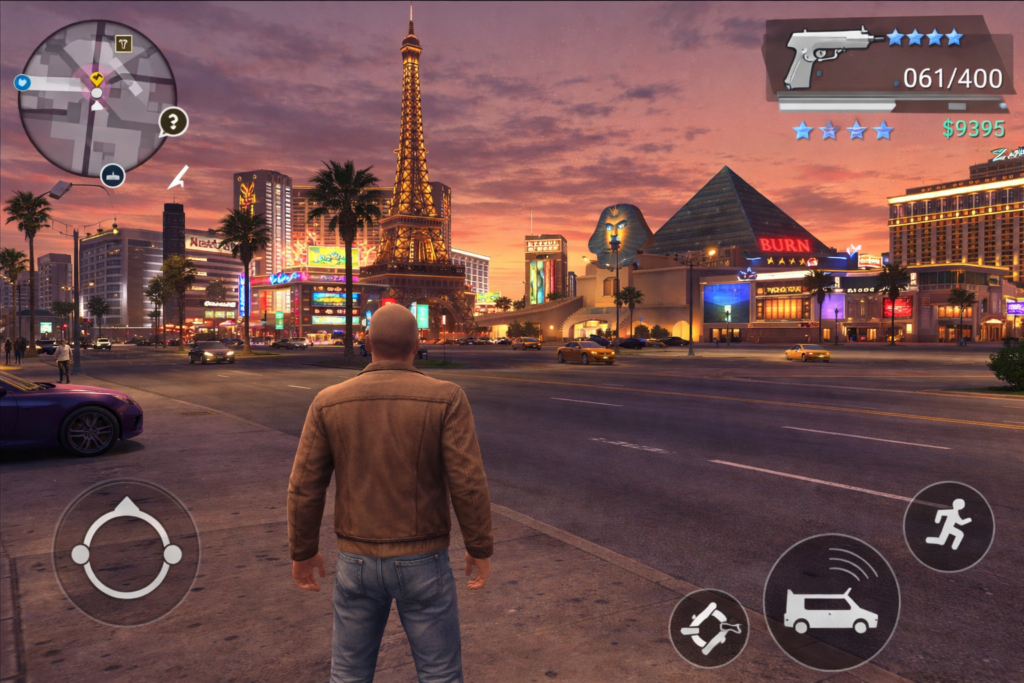1024x683 pixels.
Task: Select the brown clothing shop marker on minimap
Action: pos(123,43)
